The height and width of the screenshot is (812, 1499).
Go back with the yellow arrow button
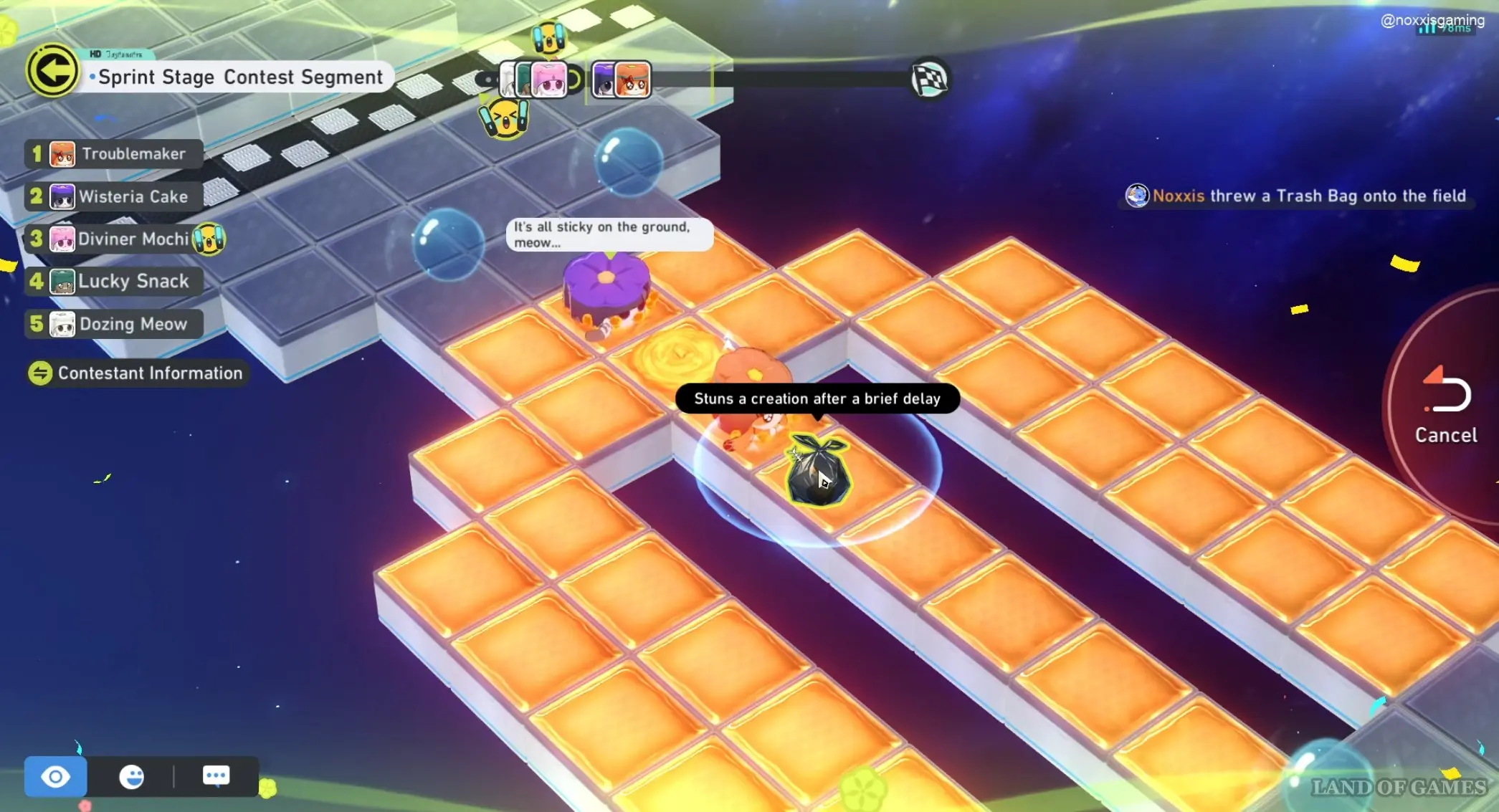52,71
